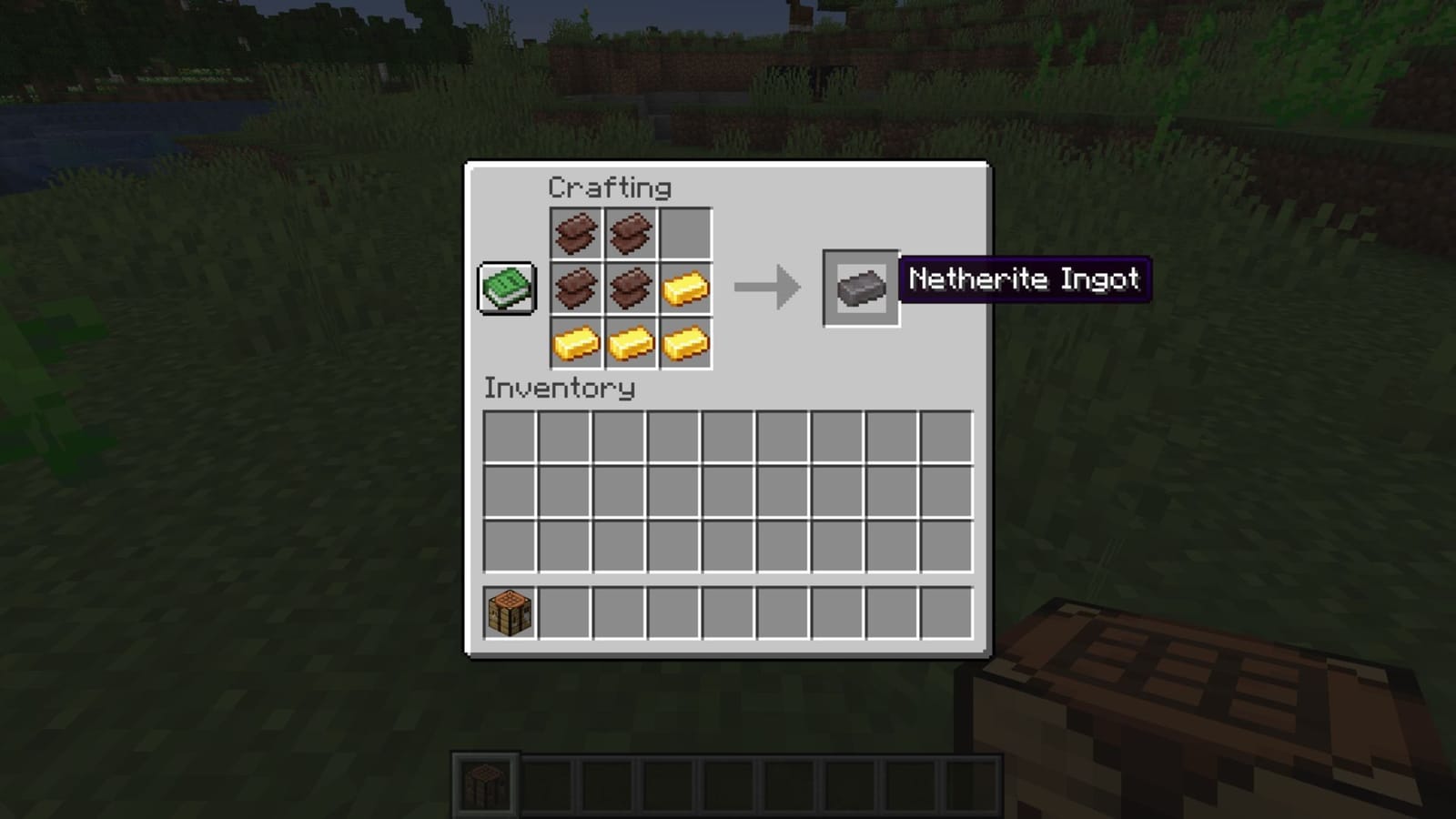Click the crafting result output slot
This screenshot has height=819, width=1456.
(x=859, y=288)
